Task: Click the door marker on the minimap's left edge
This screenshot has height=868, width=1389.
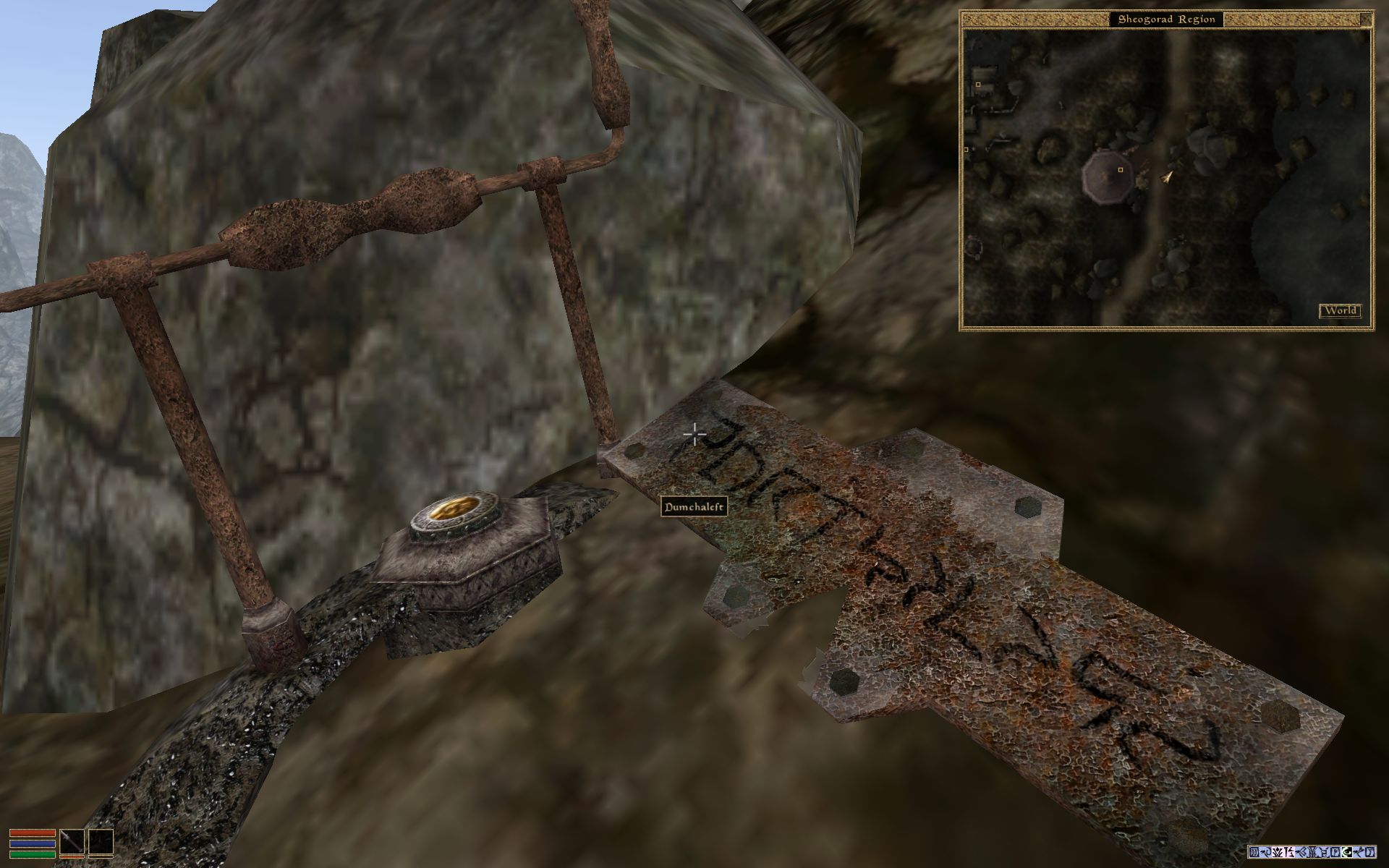Action: [x=967, y=149]
